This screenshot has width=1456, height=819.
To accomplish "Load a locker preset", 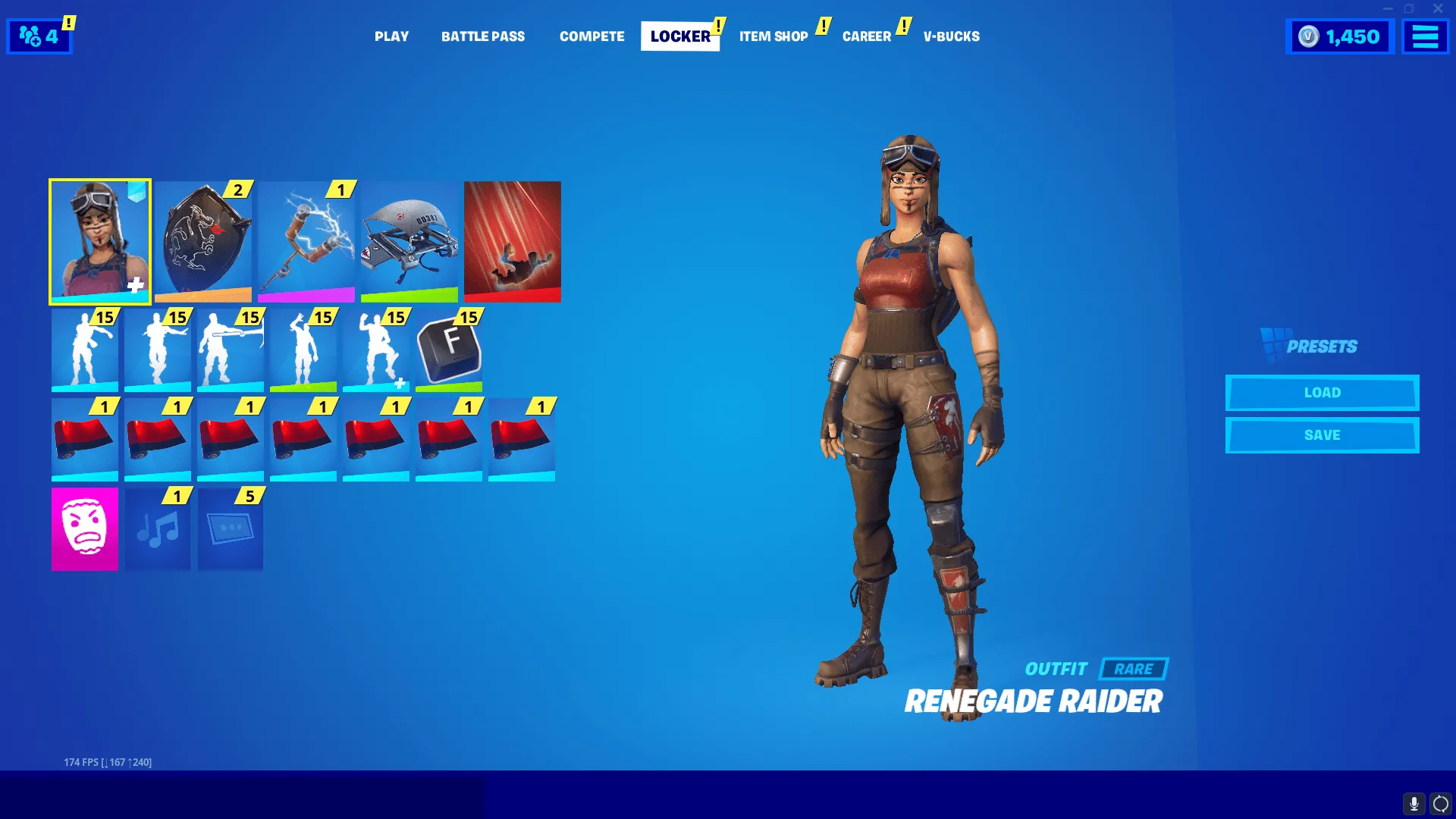I will coord(1322,393).
